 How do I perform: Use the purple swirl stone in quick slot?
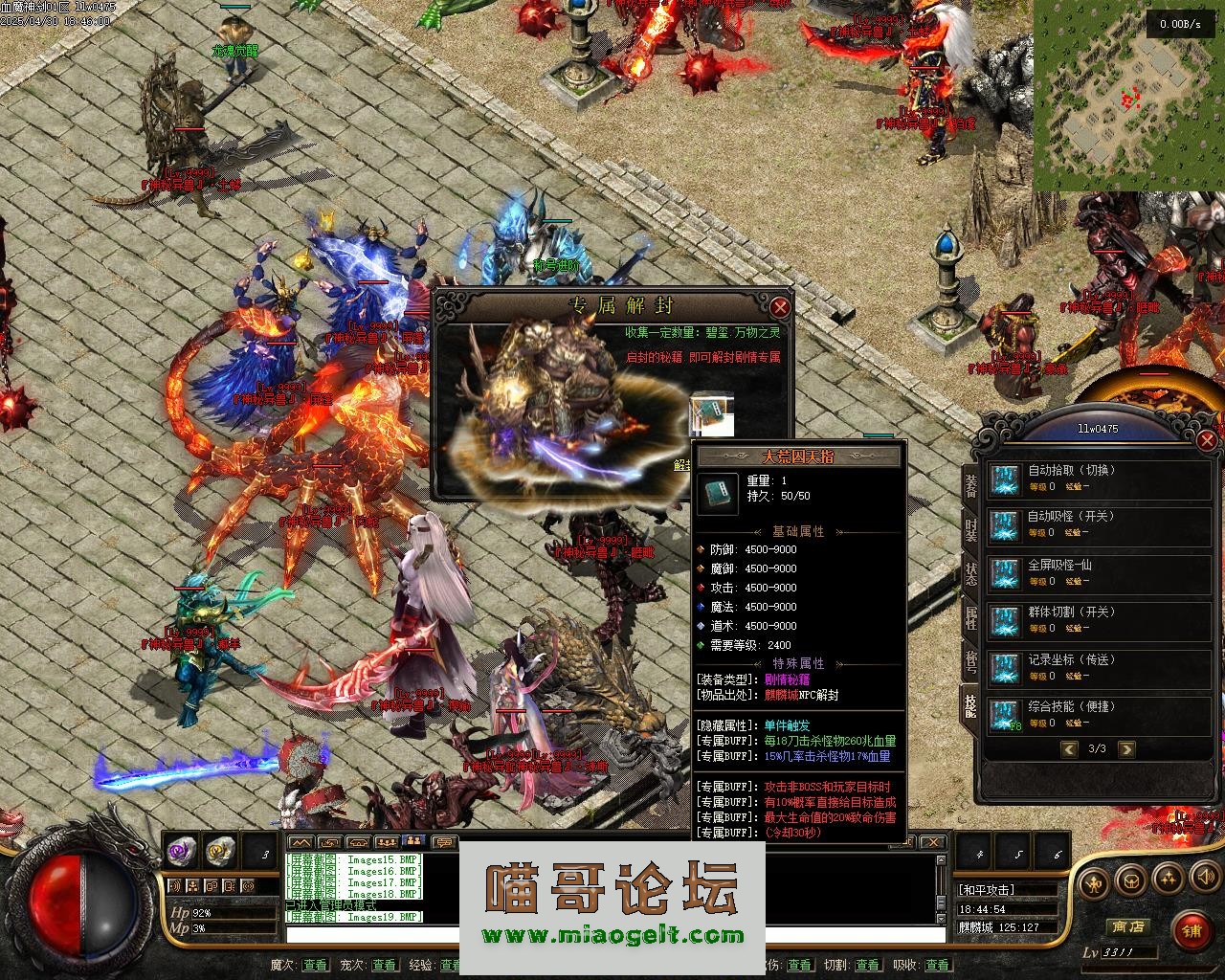pos(181,849)
